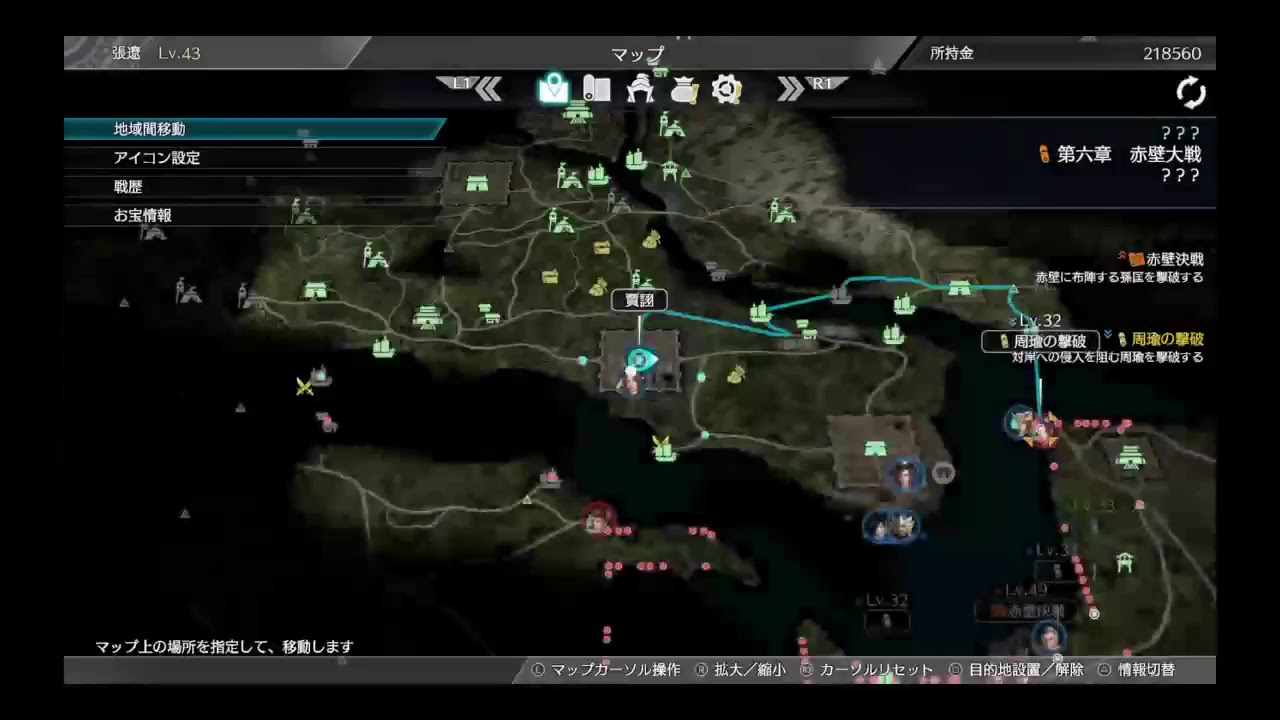Click the circular refresh icon top right

[x=1191, y=91]
